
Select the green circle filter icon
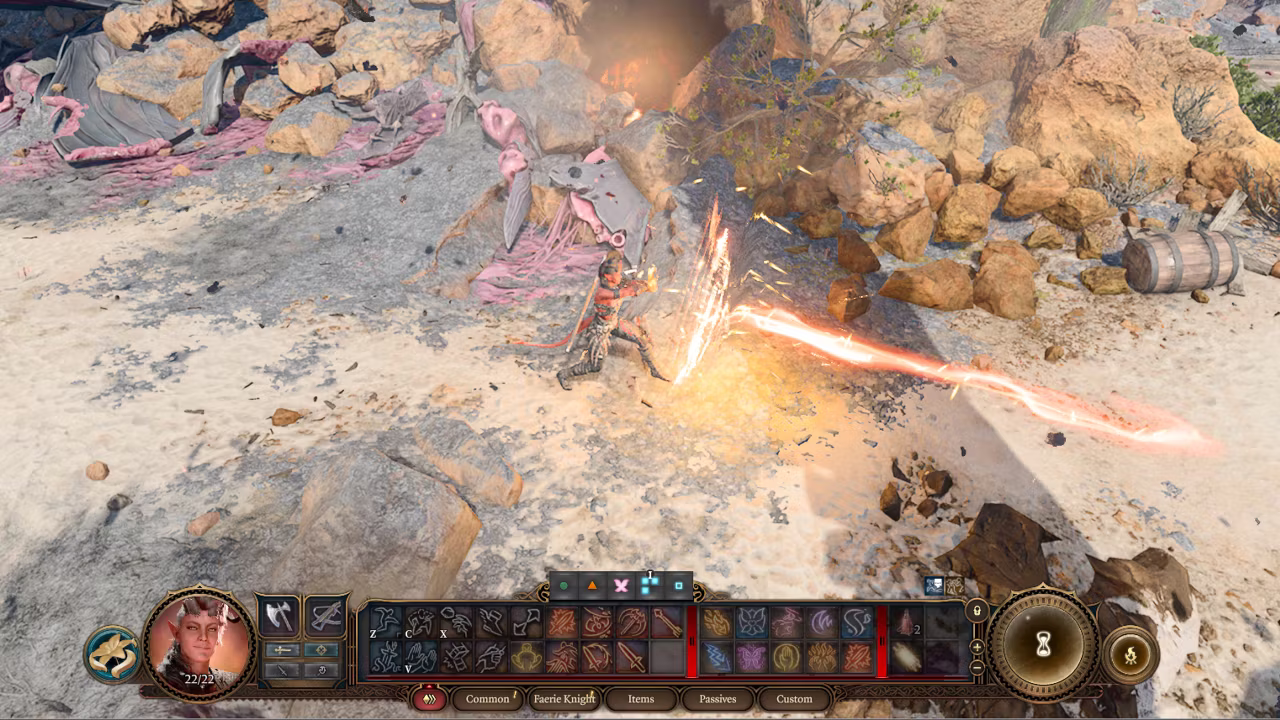(x=564, y=585)
